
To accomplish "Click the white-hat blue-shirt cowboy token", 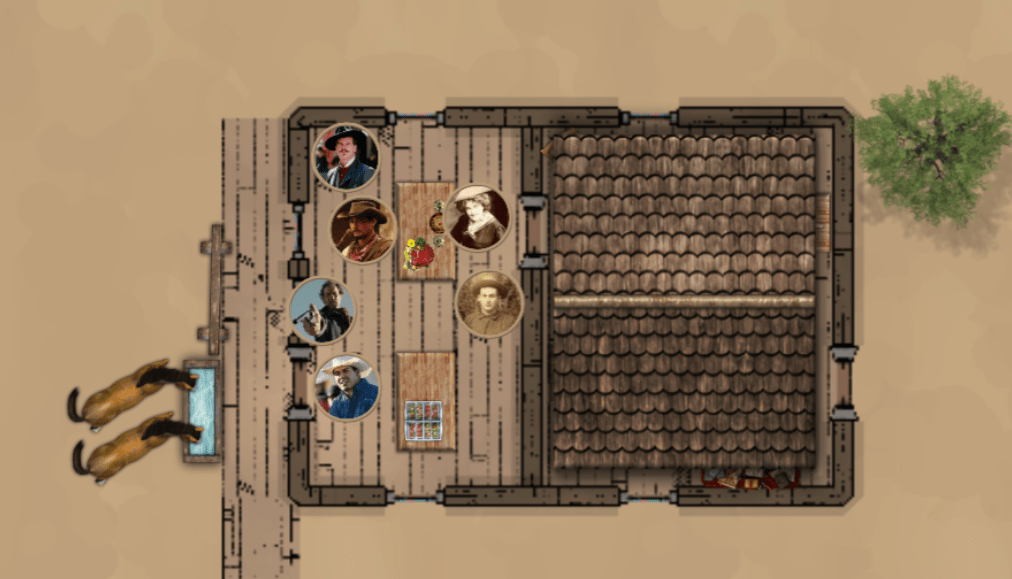I will 347,387.
